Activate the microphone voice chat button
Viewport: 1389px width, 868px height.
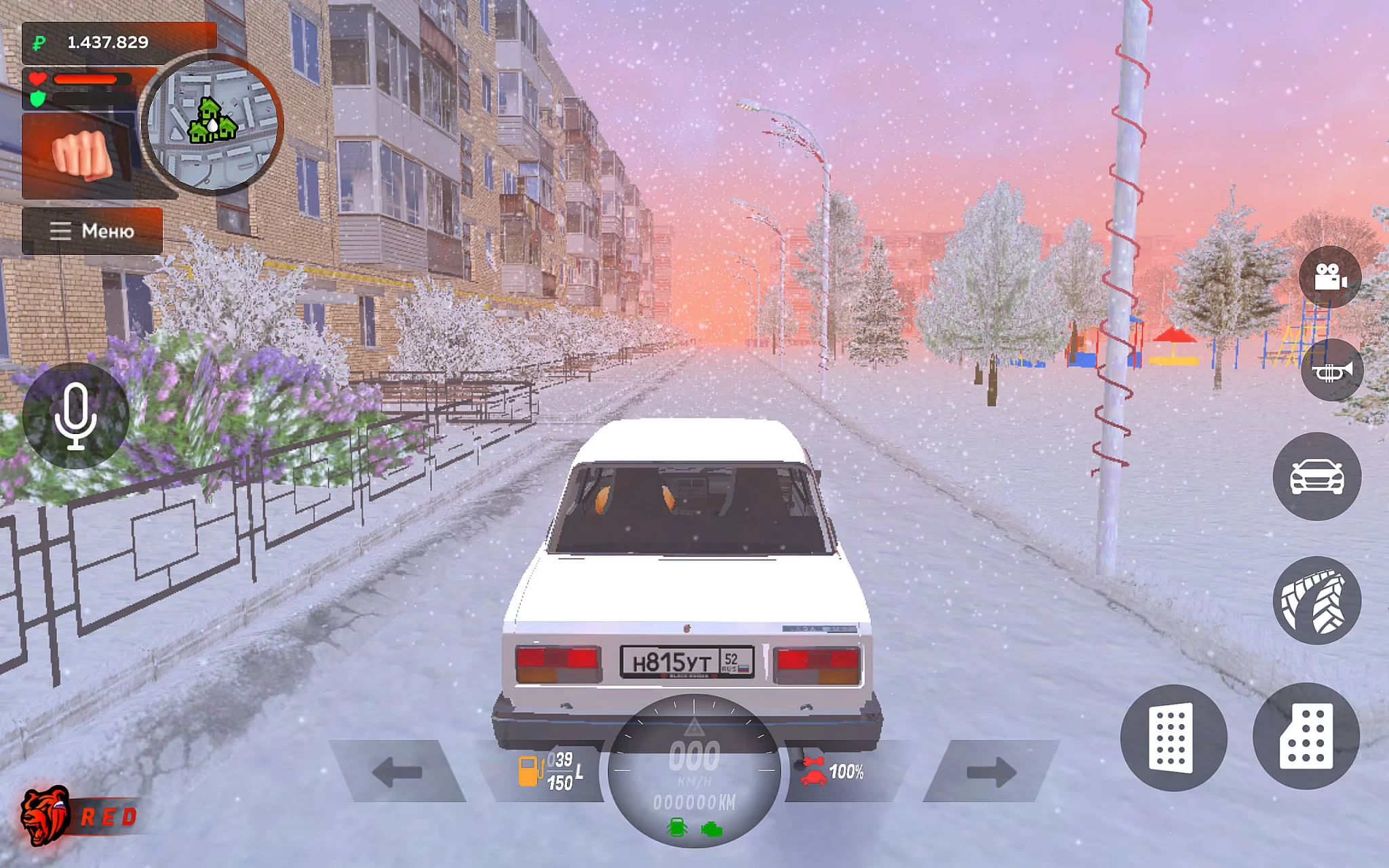75,416
